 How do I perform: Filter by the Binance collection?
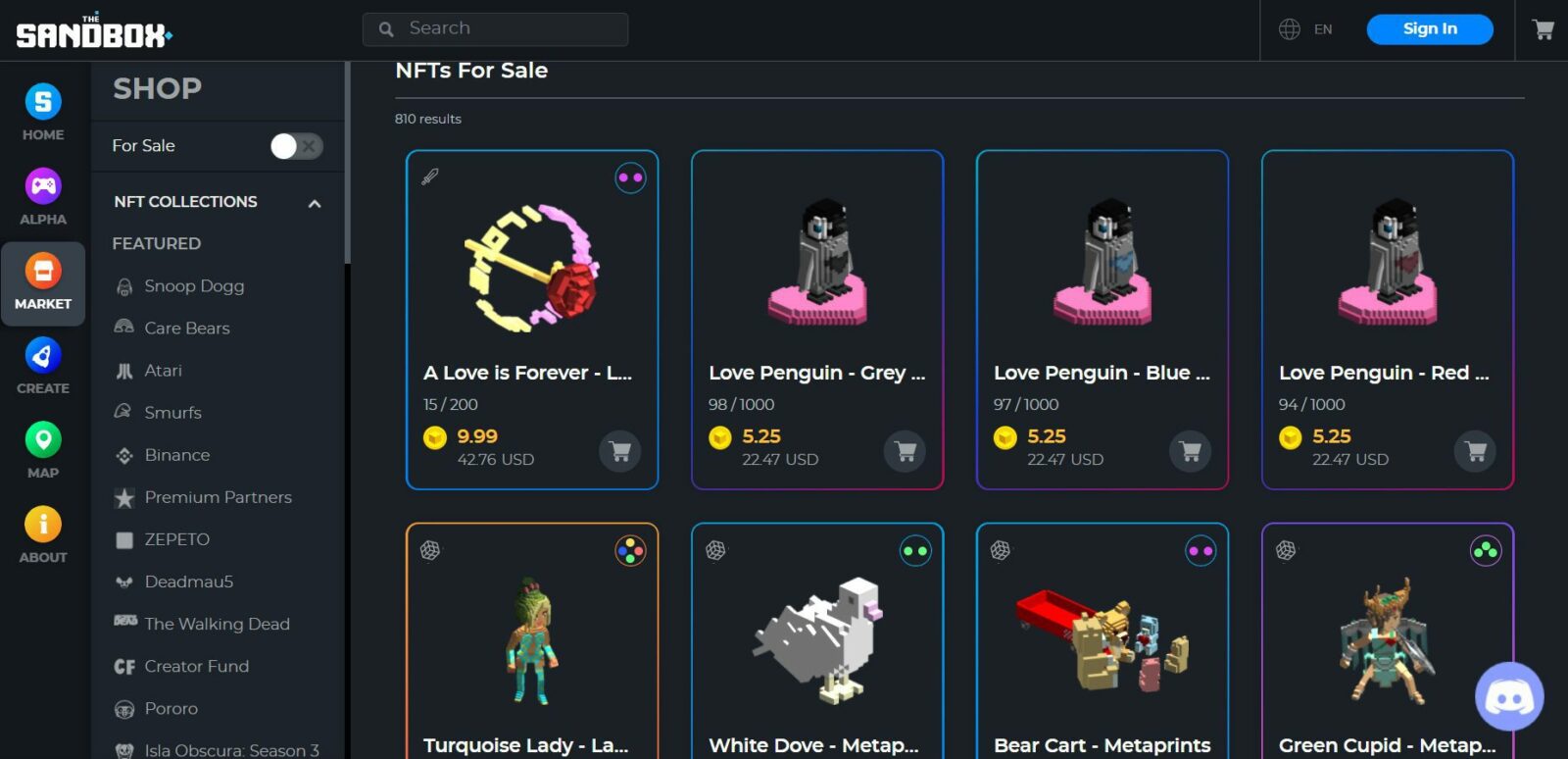(x=176, y=455)
